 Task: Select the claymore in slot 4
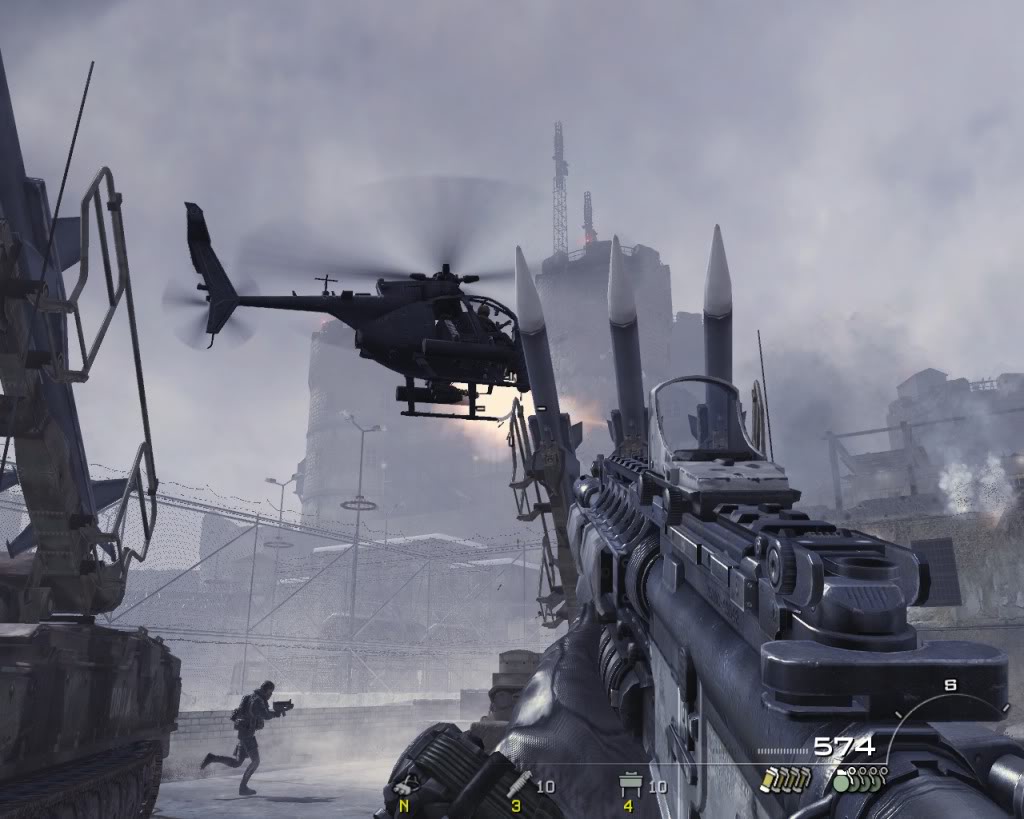[630, 786]
